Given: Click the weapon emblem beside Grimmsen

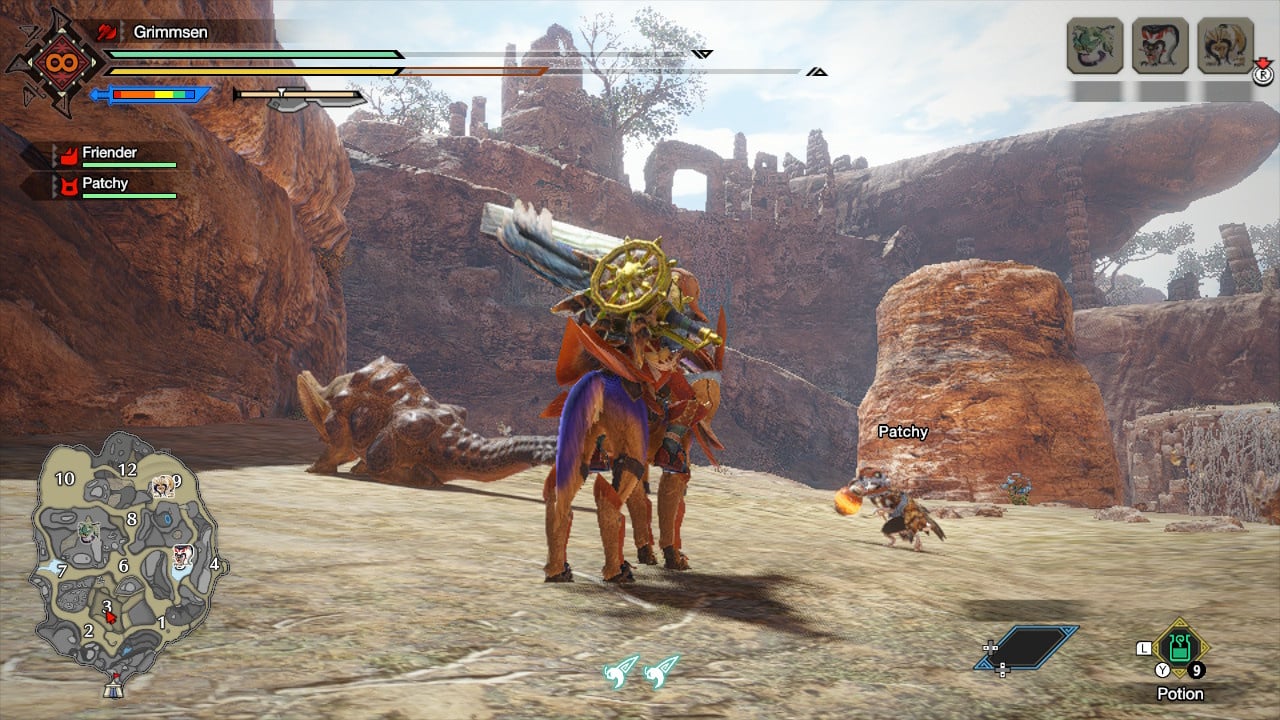Looking at the screenshot, I should (54, 62).
